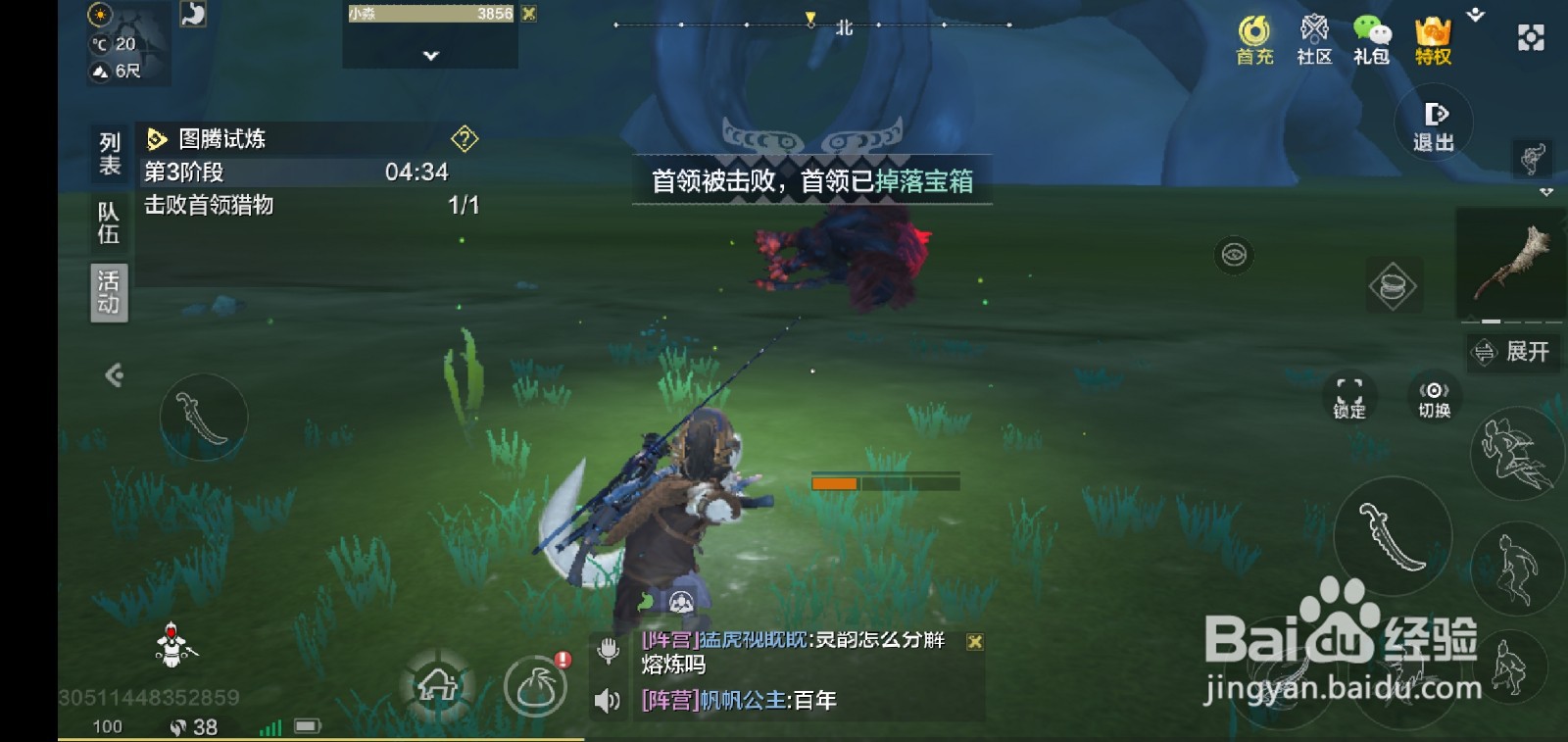
Task: Expand player info via the chevron under 小淼
Action: click(428, 56)
